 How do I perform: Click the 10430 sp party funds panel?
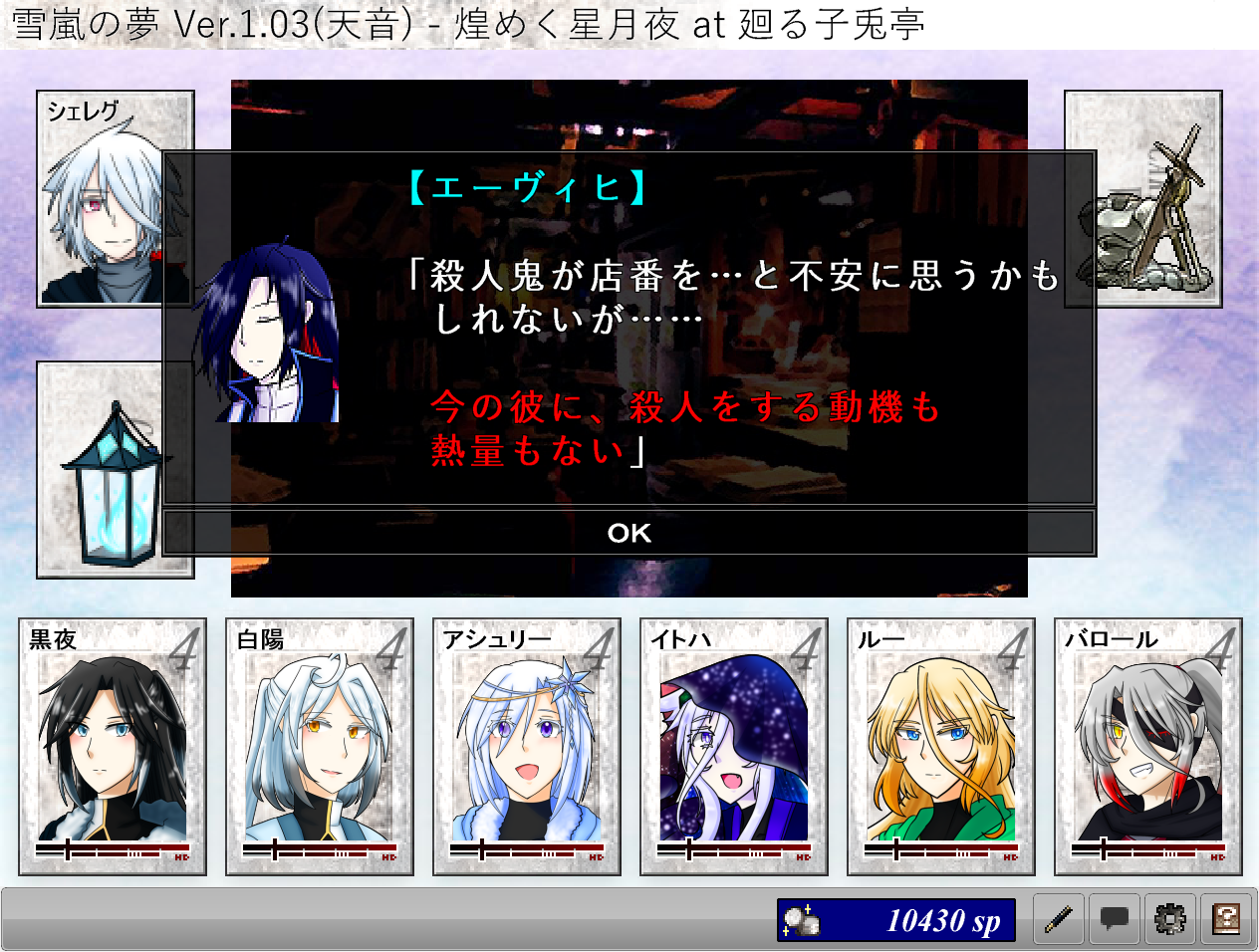tap(896, 920)
